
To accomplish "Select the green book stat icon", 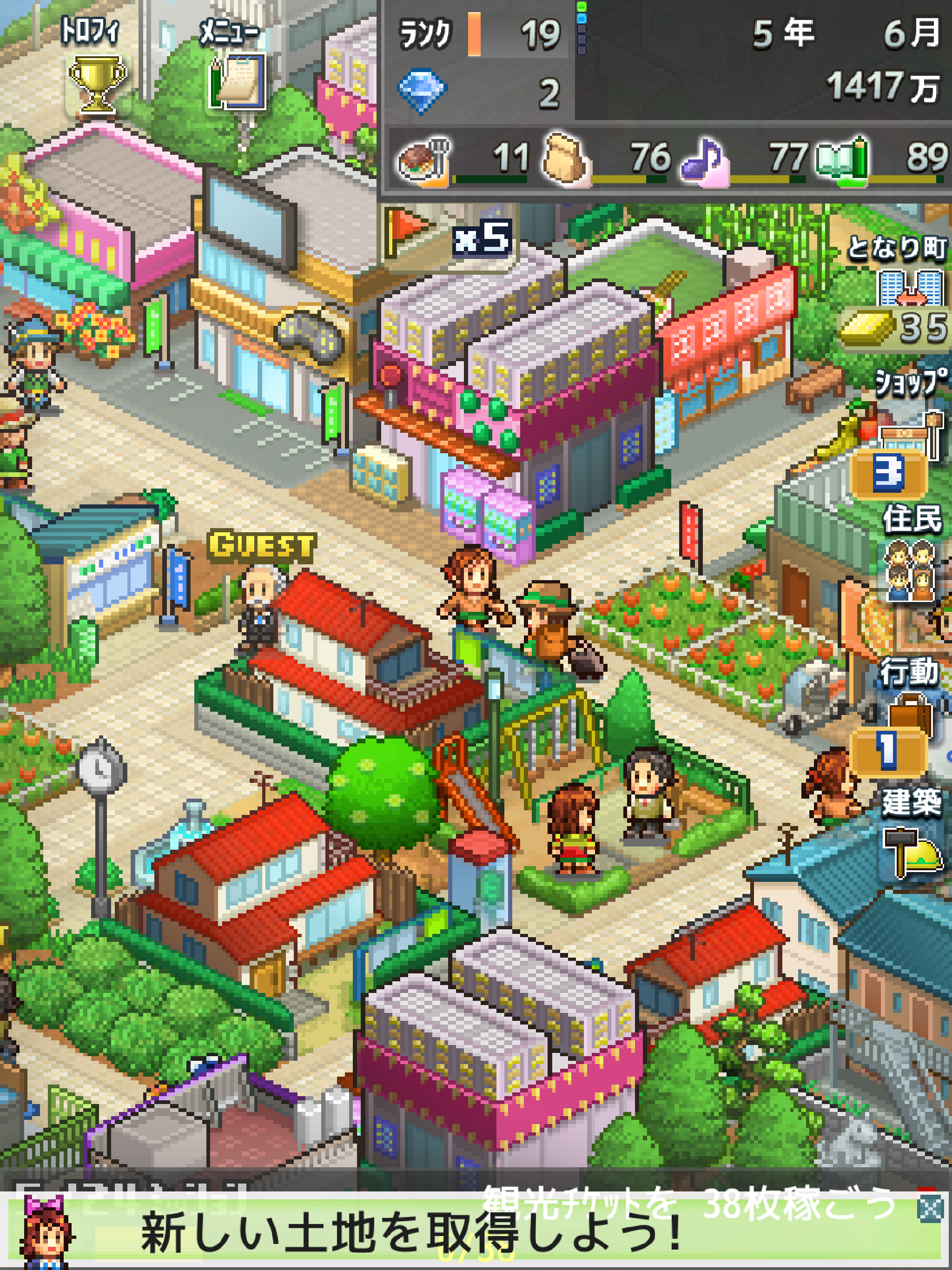I will click(x=841, y=159).
